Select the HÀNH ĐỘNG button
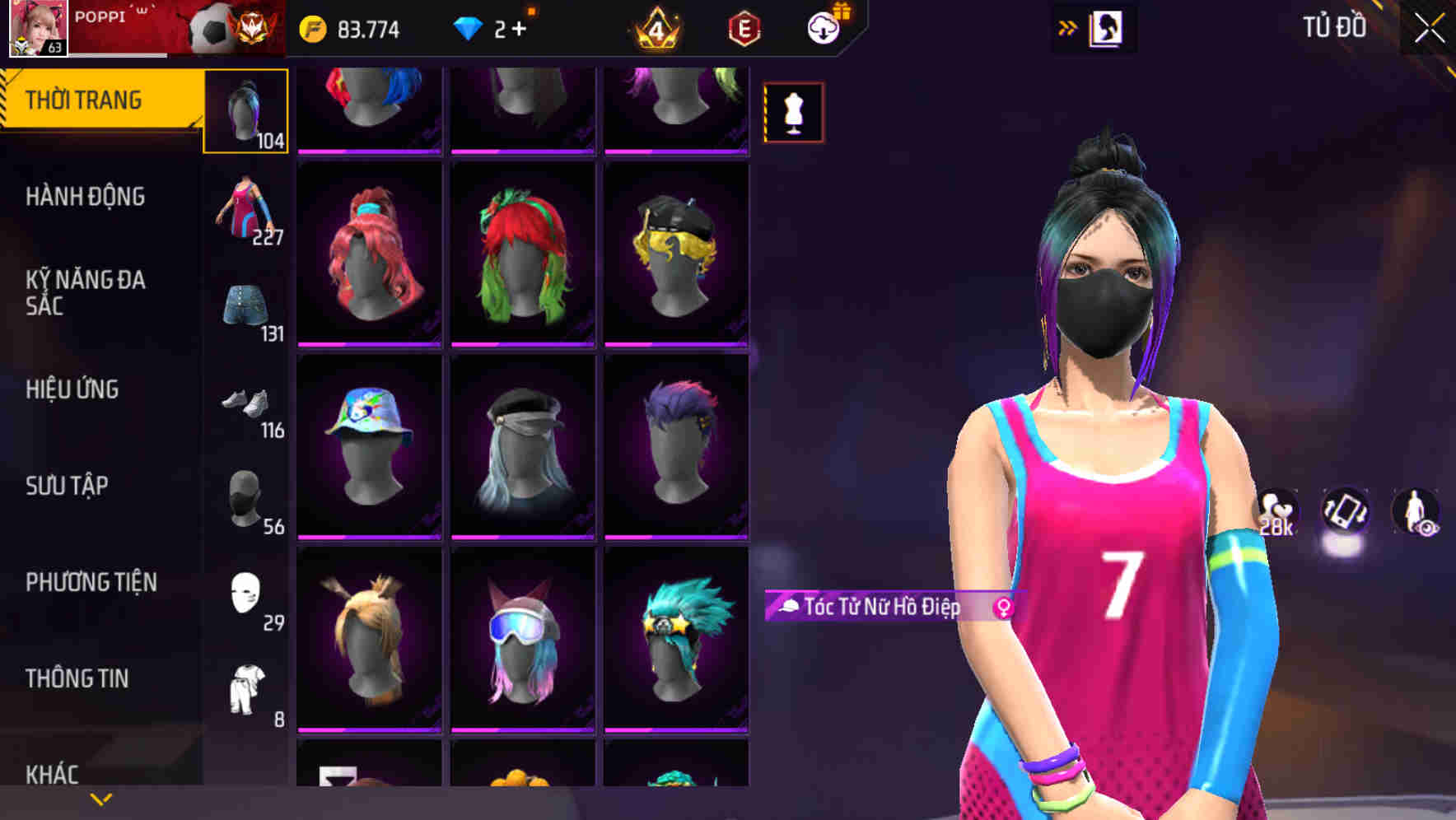Image resolution: width=1456 pixels, height=820 pixels. coord(85,196)
